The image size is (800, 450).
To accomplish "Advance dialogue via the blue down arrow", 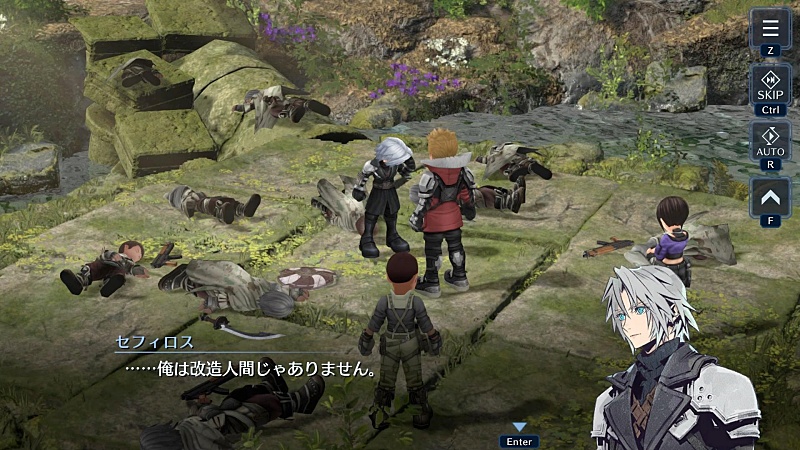I will pos(519,427).
